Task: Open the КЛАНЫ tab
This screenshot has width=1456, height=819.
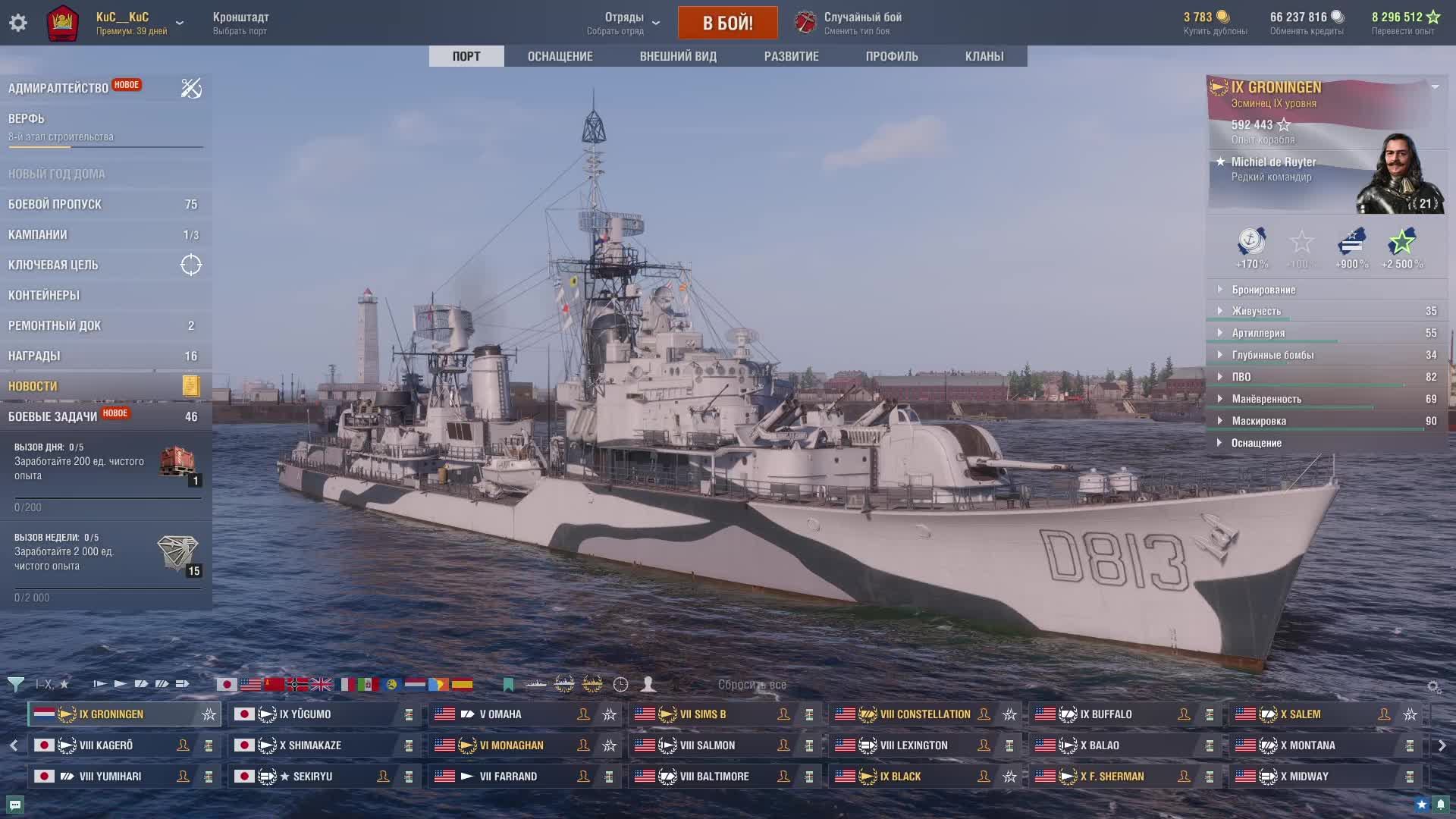Action: (984, 56)
